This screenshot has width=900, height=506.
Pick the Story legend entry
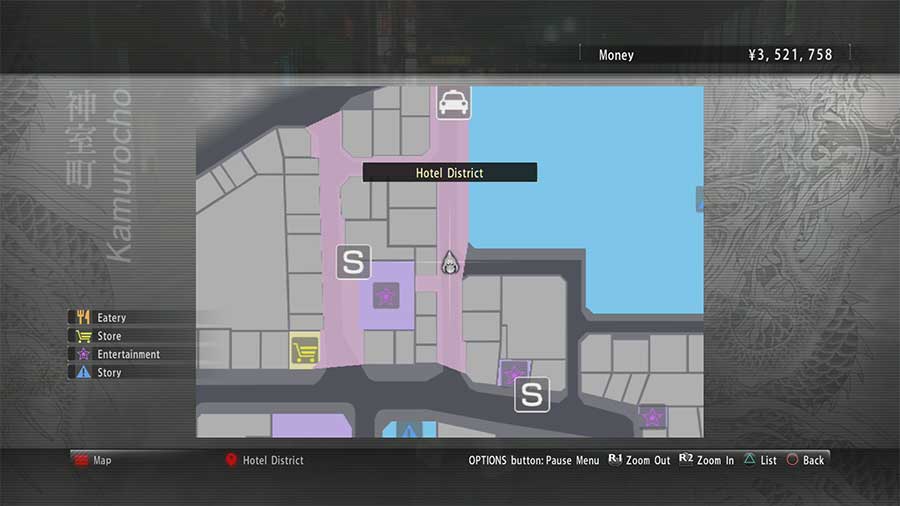[x=108, y=372]
